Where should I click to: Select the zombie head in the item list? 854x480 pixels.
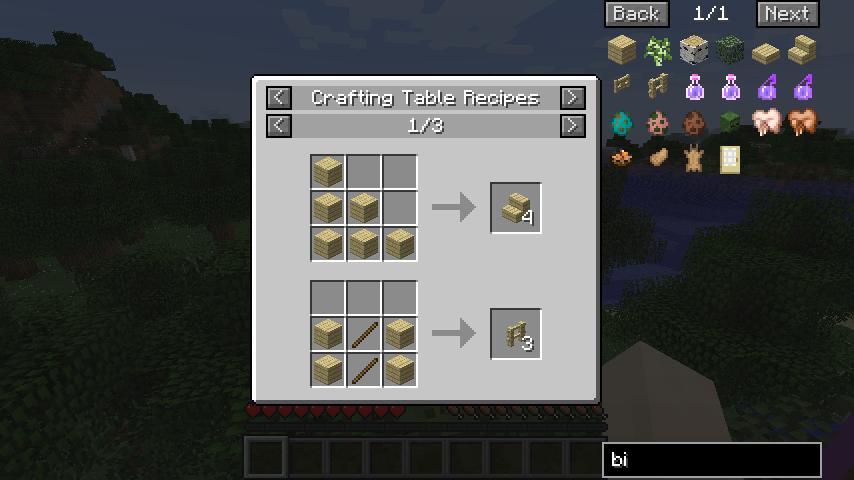(x=730, y=122)
